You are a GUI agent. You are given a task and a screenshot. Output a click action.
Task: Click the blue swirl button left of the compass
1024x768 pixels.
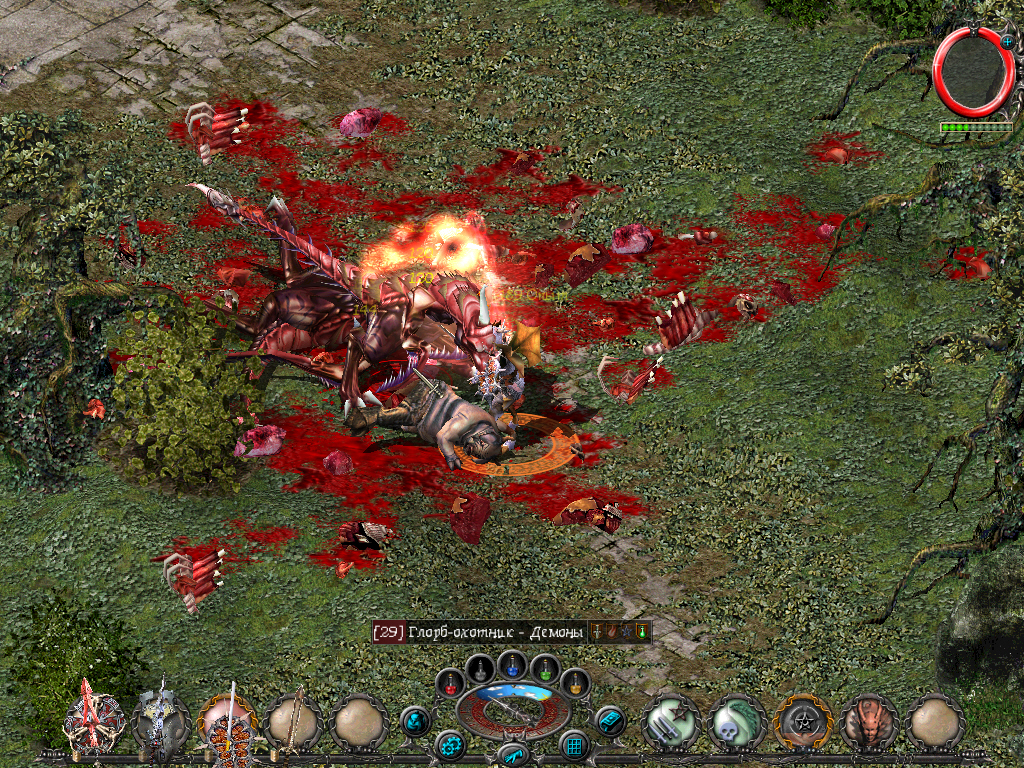click(416, 720)
